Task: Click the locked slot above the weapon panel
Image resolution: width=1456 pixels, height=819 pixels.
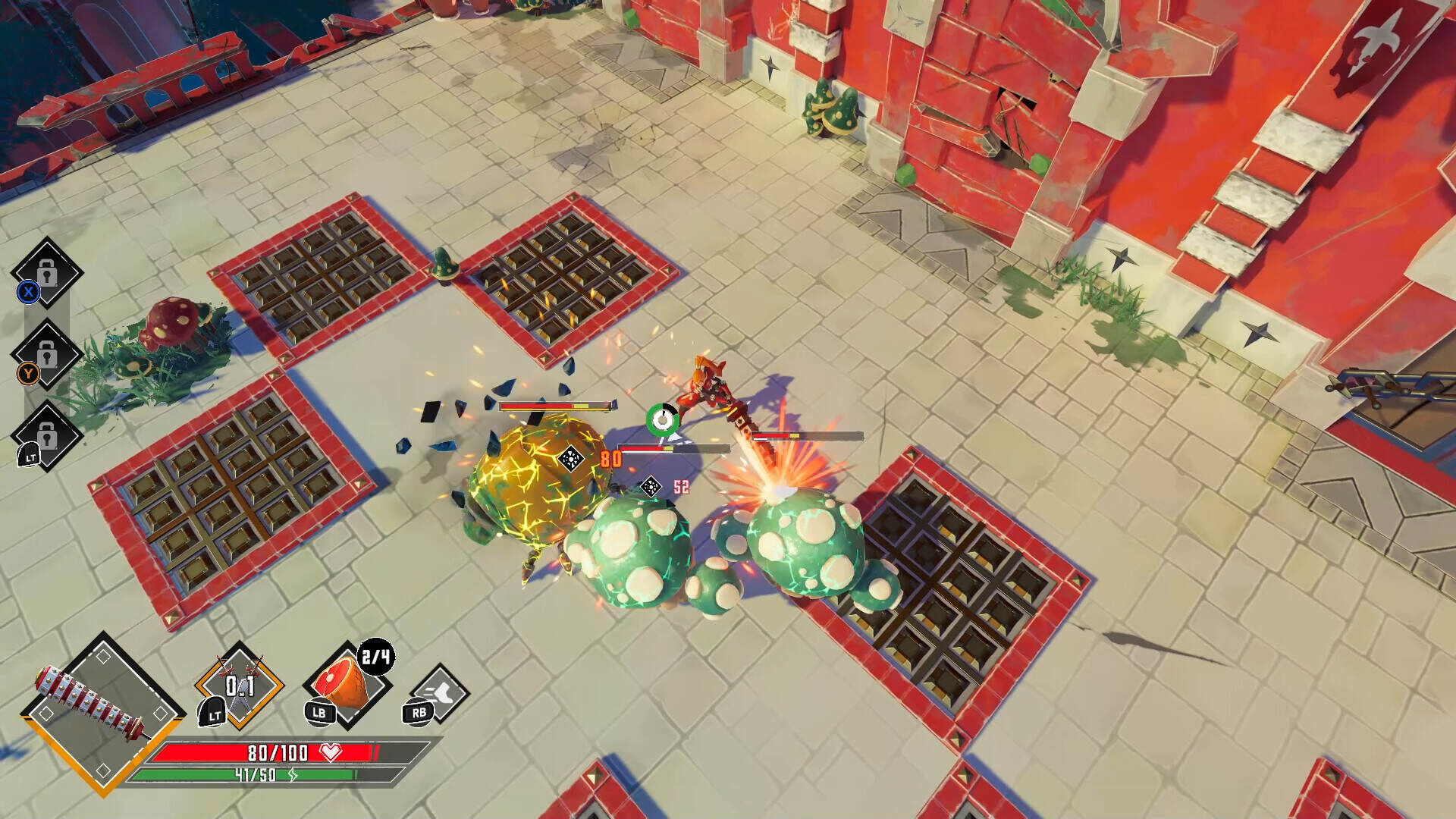Action: (x=47, y=435)
